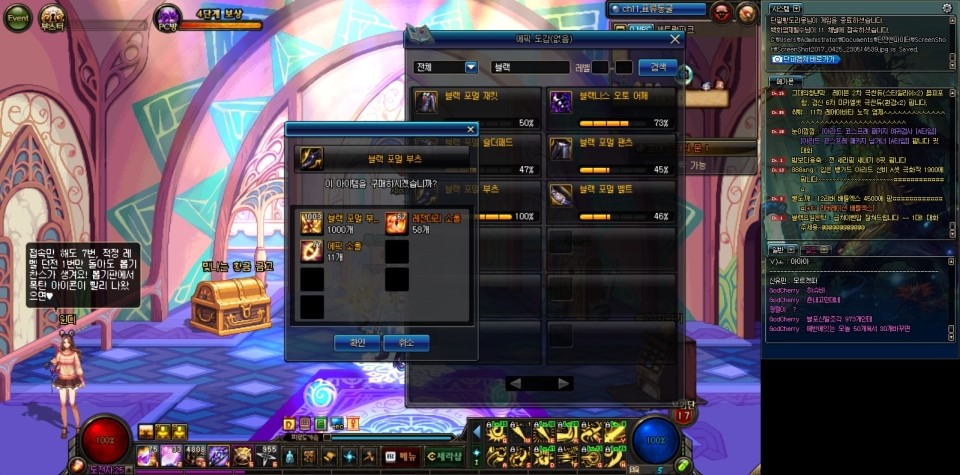Viewport: 960px width, 475px height.
Task: Go to the previous page of the codex
Action: point(514,383)
